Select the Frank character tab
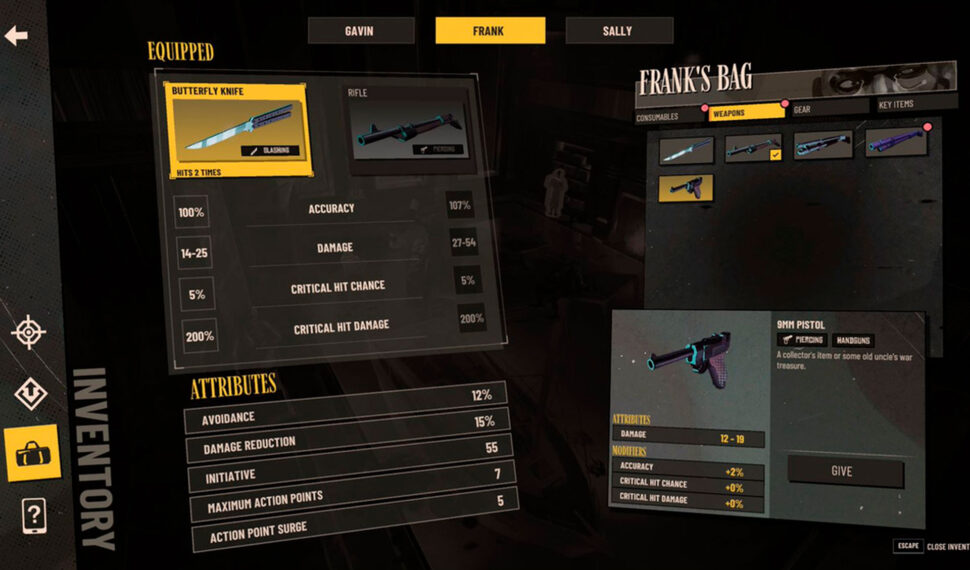Image resolution: width=970 pixels, height=570 pixels. coord(490,31)
